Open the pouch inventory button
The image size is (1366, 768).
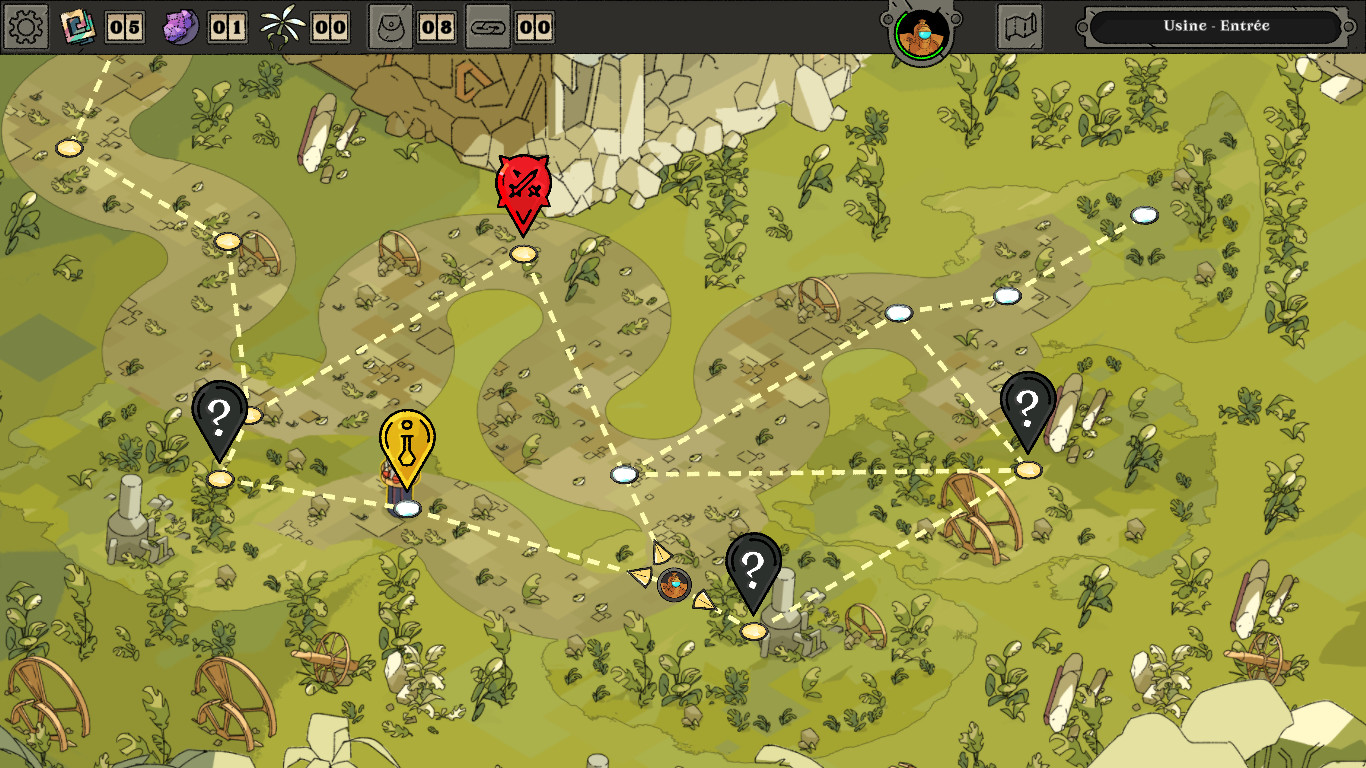click(x=390, y=27)
